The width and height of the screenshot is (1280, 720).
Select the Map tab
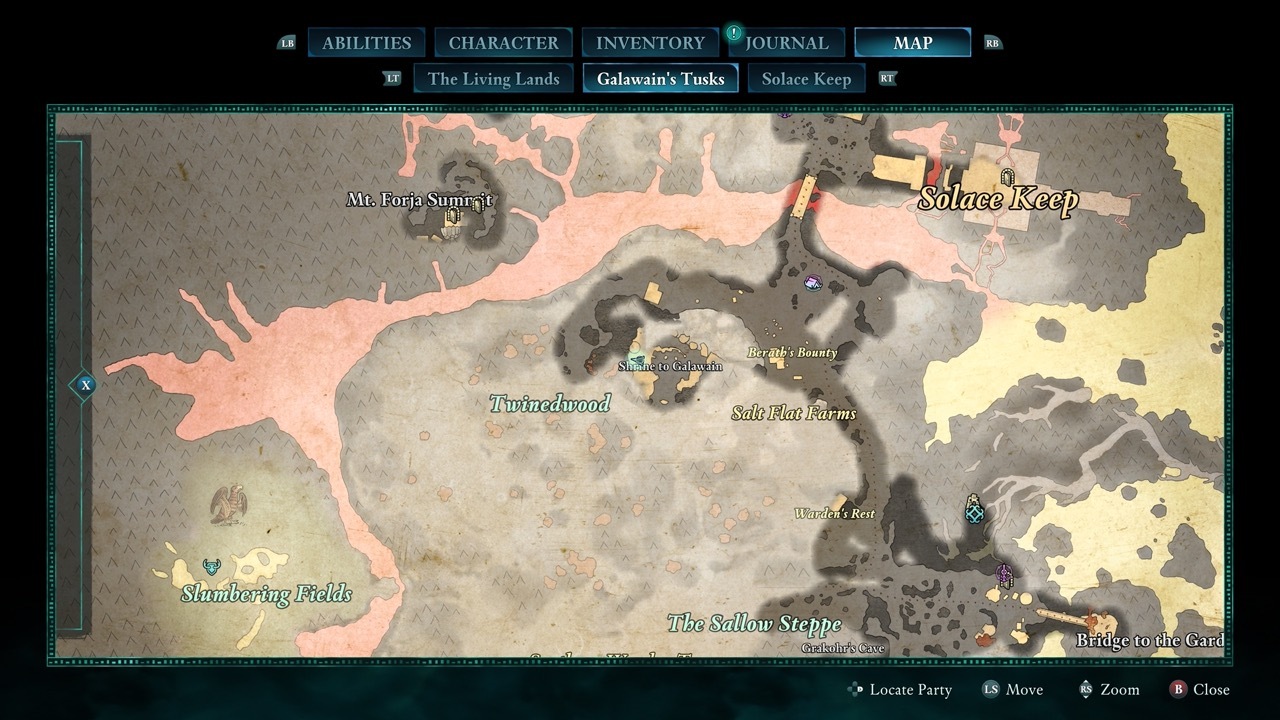[912, 43]
